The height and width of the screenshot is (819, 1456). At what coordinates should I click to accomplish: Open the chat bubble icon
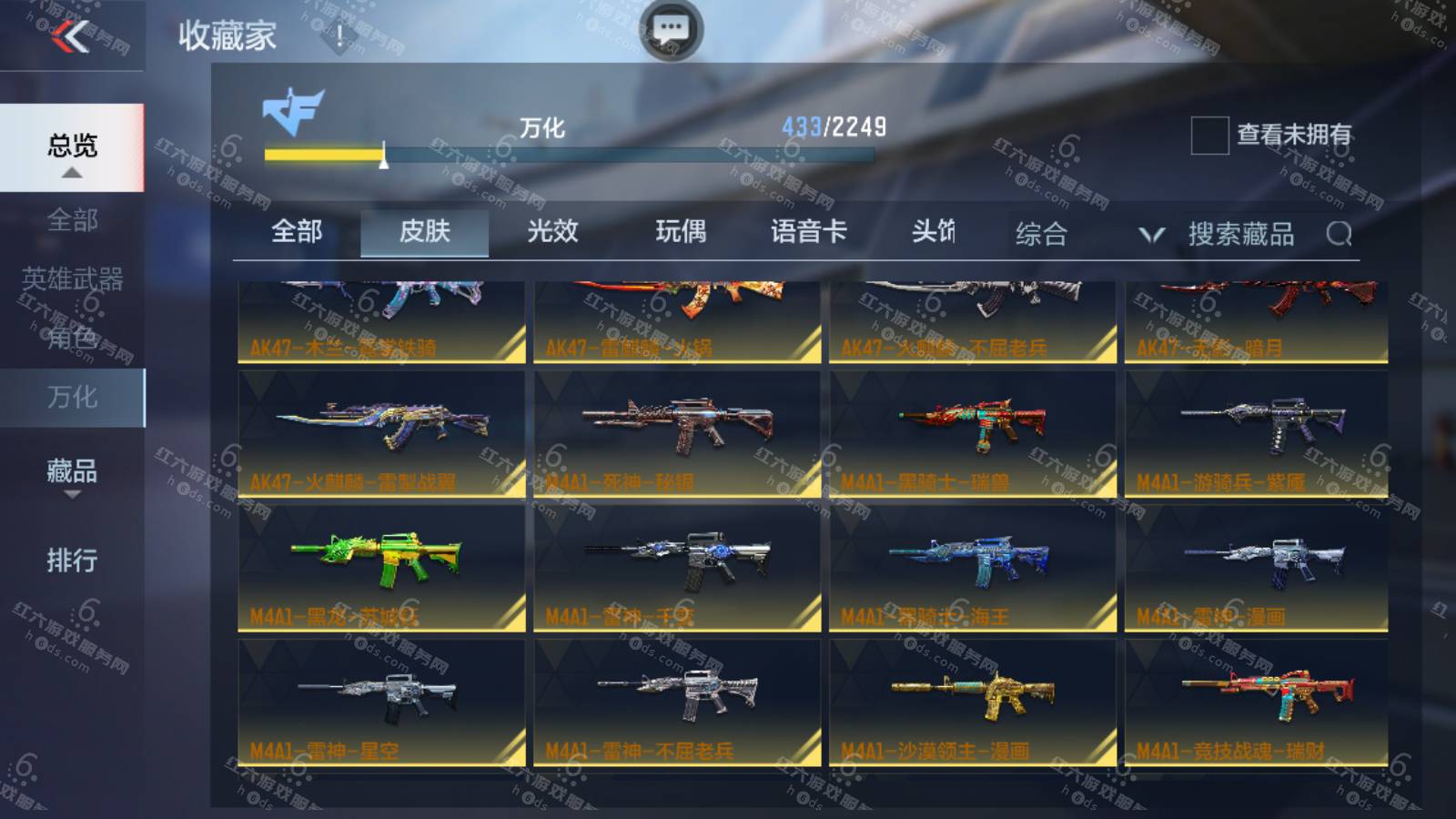coord(672,29)
